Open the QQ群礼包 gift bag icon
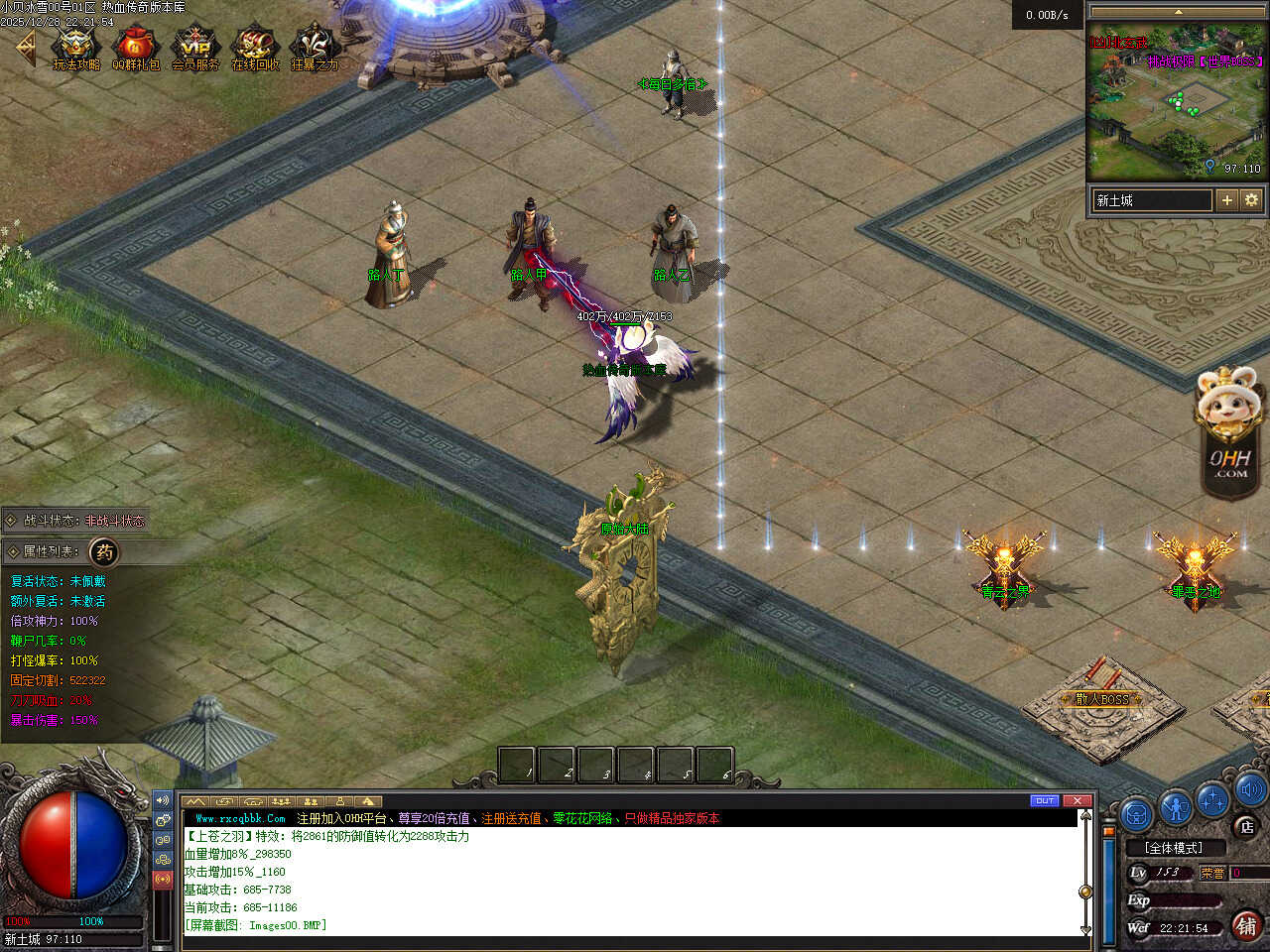The height and width of the screenshot is (952, 1270). pos(135,47)
